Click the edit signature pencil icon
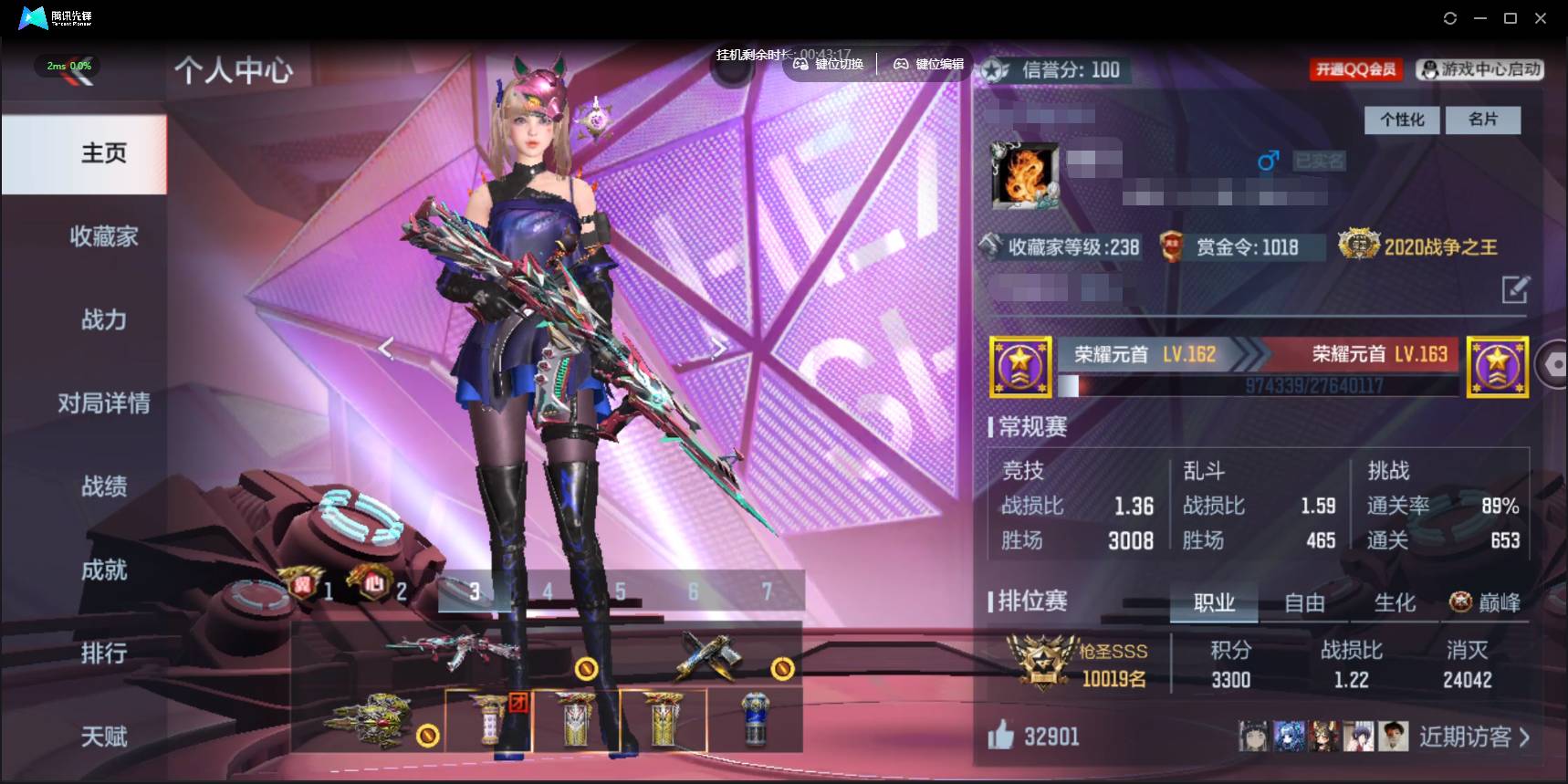Viewport: 1568px width, 784px height. pos(1515,290)
